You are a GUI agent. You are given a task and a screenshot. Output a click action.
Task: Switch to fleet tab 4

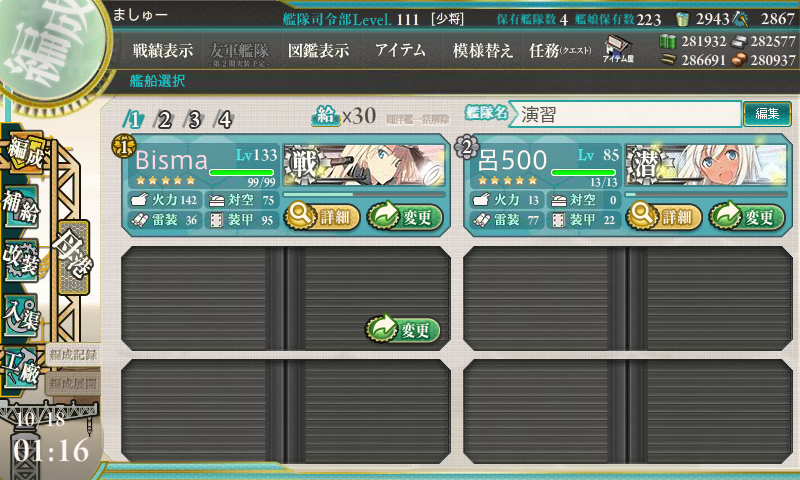pos(225,120)
